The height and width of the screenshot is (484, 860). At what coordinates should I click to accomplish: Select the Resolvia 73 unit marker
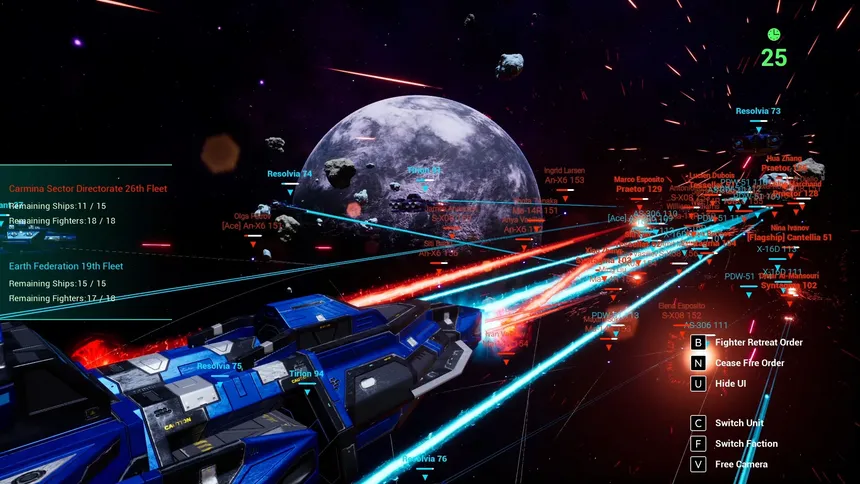757,111
